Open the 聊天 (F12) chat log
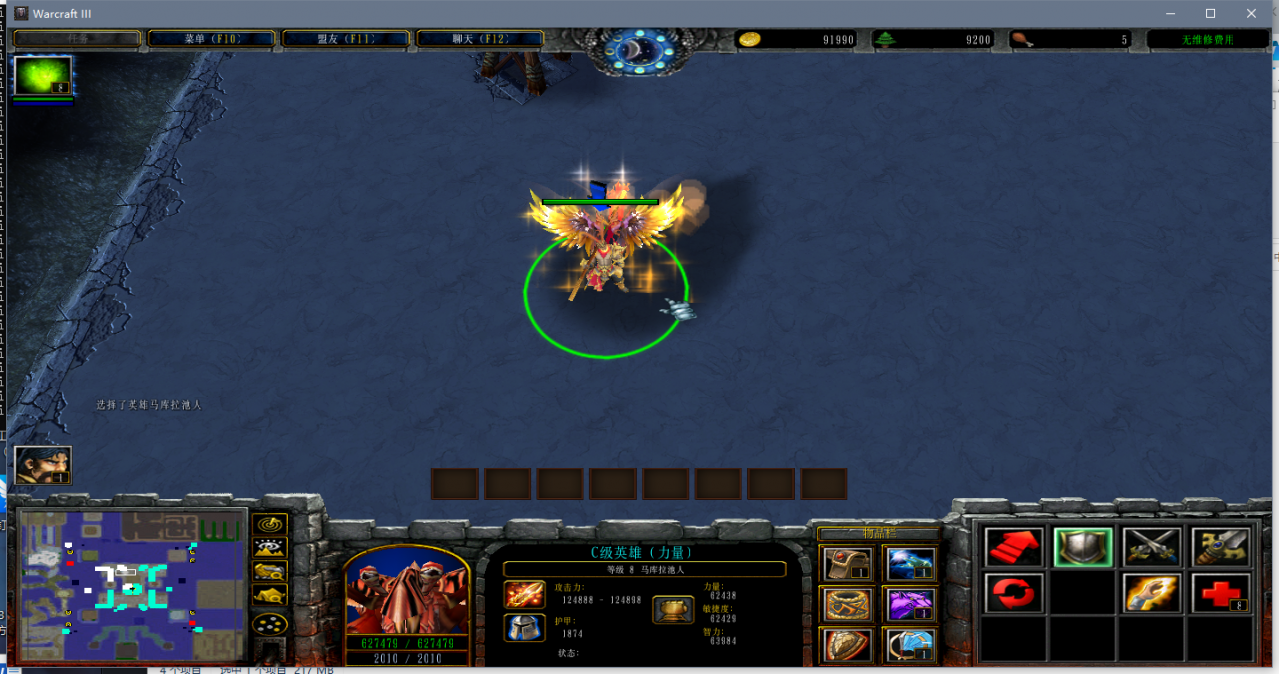This screenshot has height=674, width=1279. (480, 39)
